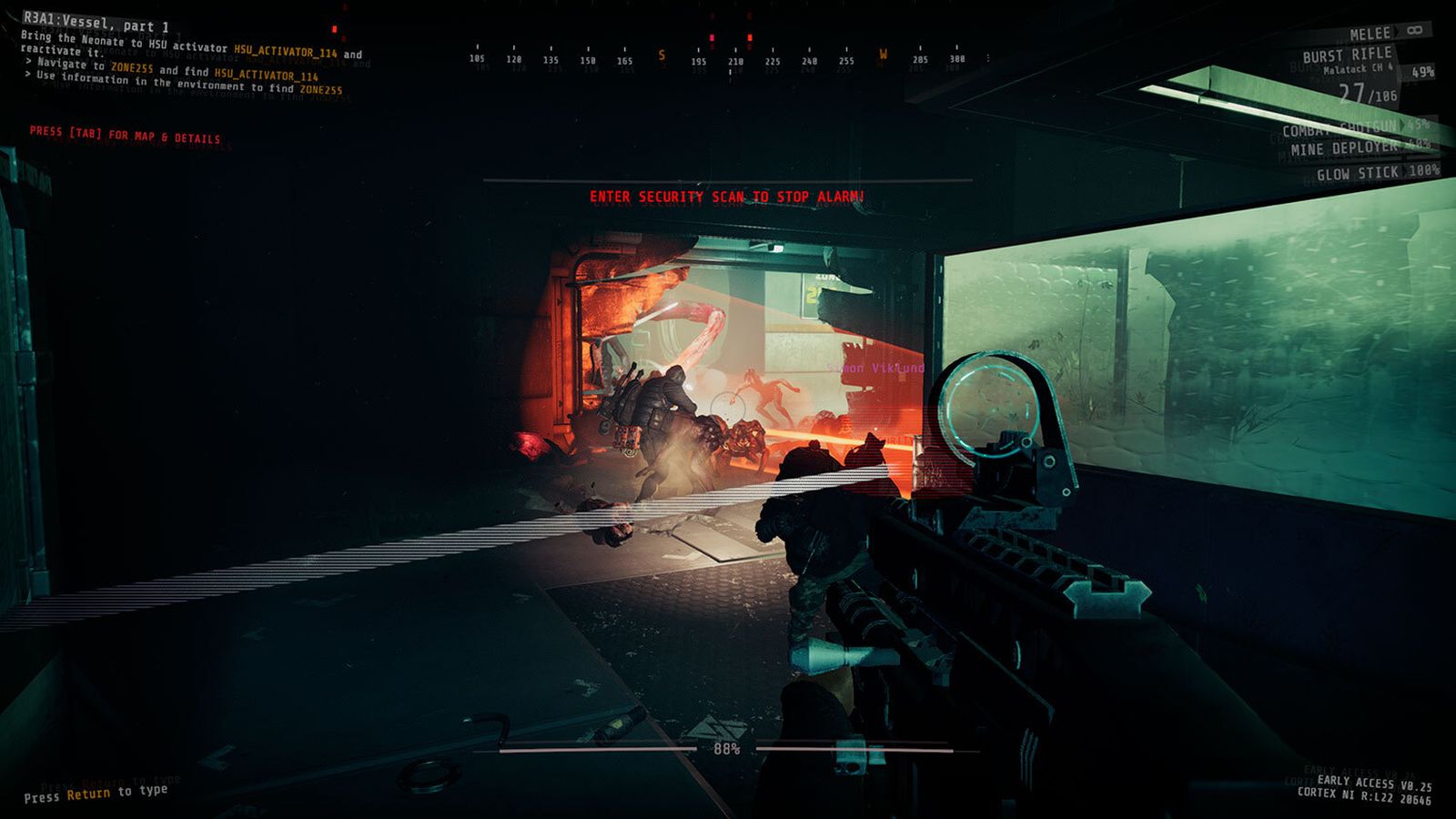
Task: Click Simon Viklund's player nametag
Action: [x=875, y=367]
